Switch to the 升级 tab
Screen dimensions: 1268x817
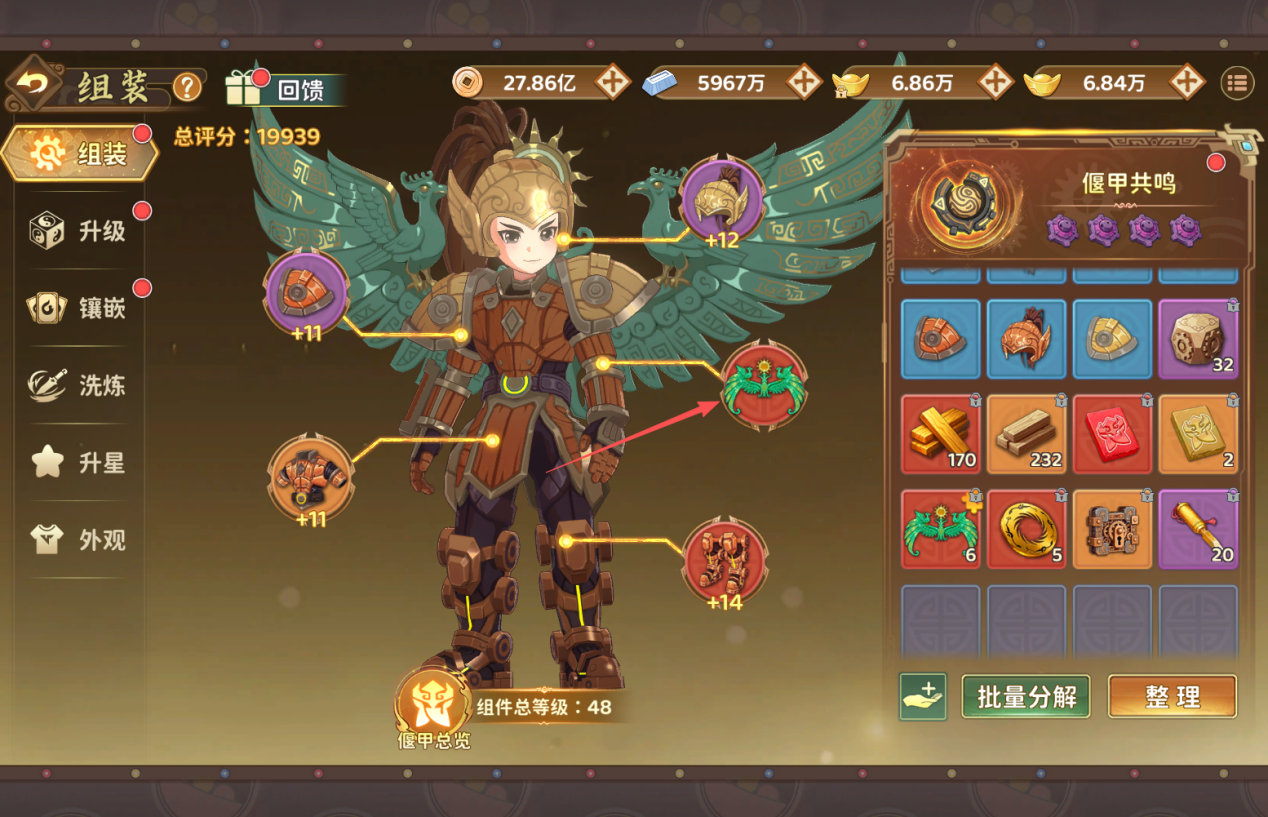click(x=82, y=231)
